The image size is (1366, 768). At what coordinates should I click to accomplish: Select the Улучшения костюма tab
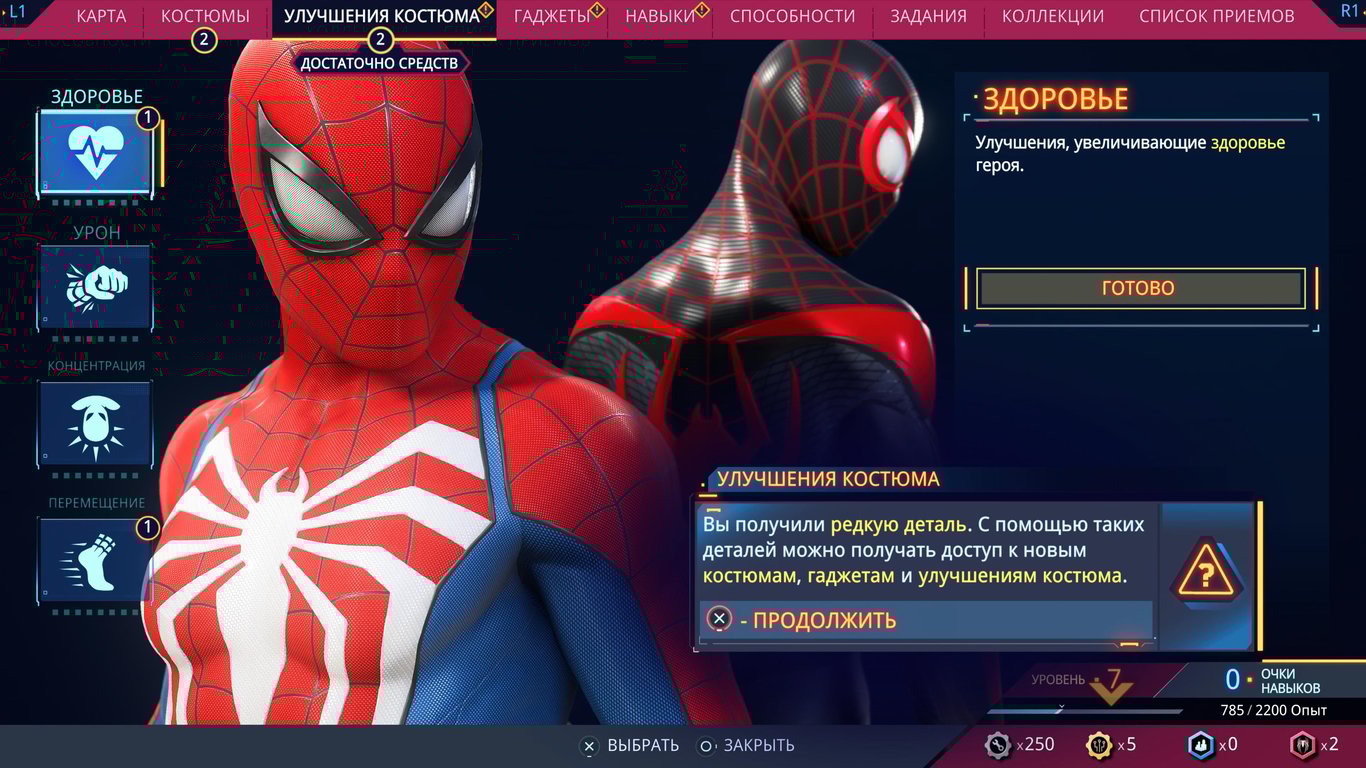[382, 16]
